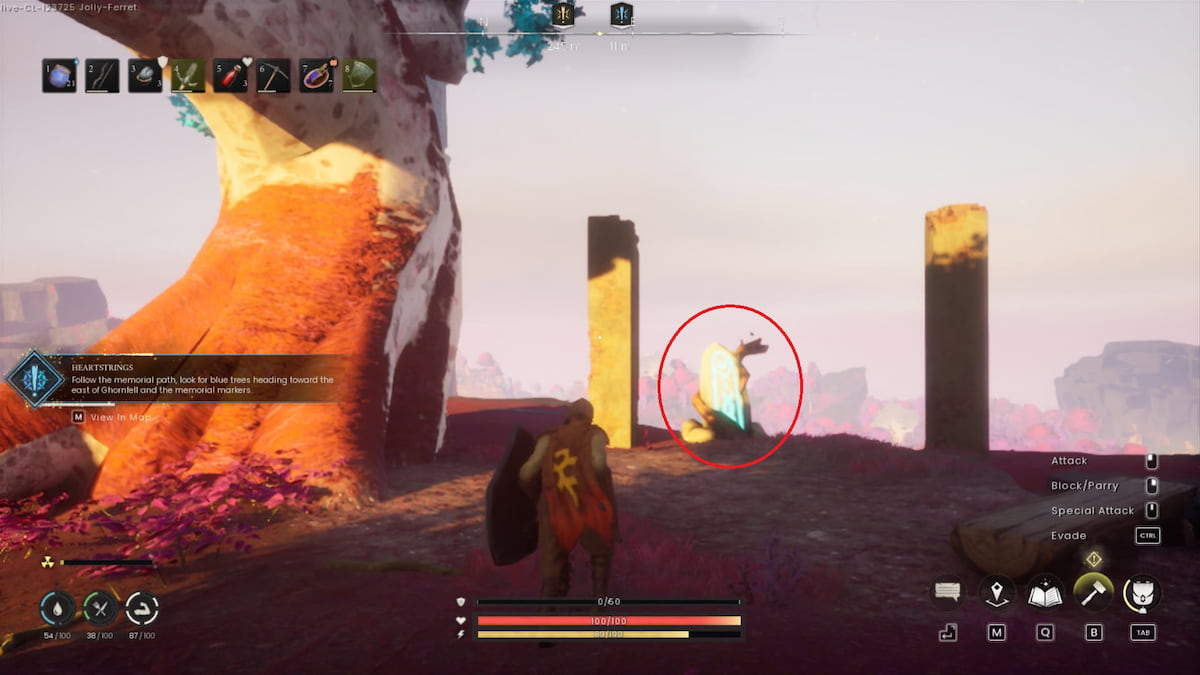Click the blue quest marker on compass
The height and width of the screenshot is (675, 1200).
click(621, 15)
